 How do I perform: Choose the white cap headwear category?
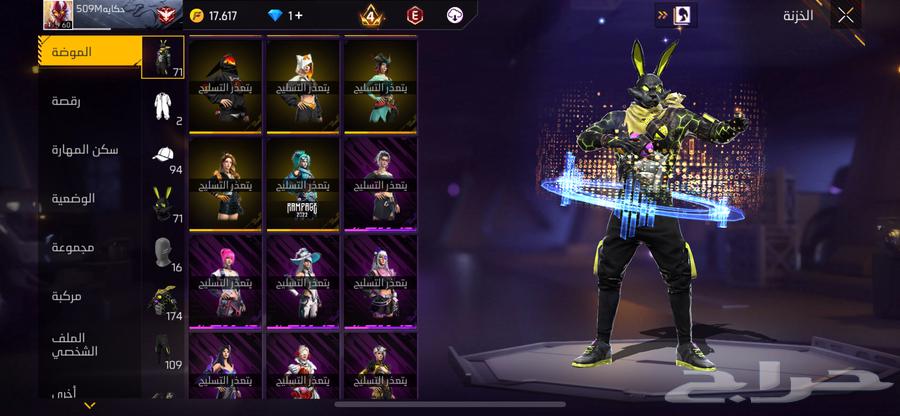163,156
